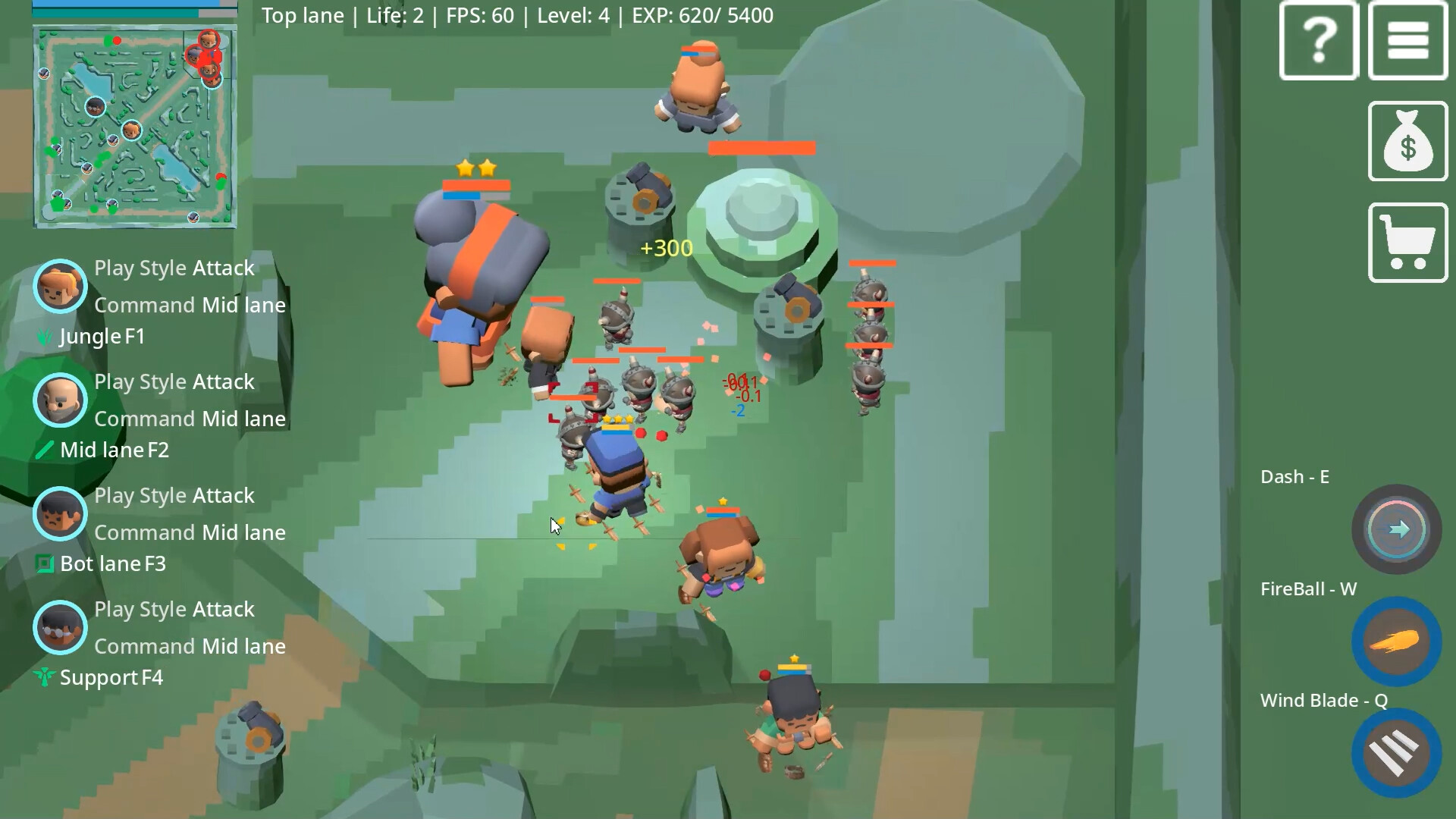Open the hamburger menu
The width and height of the screenshot is (1456, 819).
pyautogui.click(x=1408, y=40)
